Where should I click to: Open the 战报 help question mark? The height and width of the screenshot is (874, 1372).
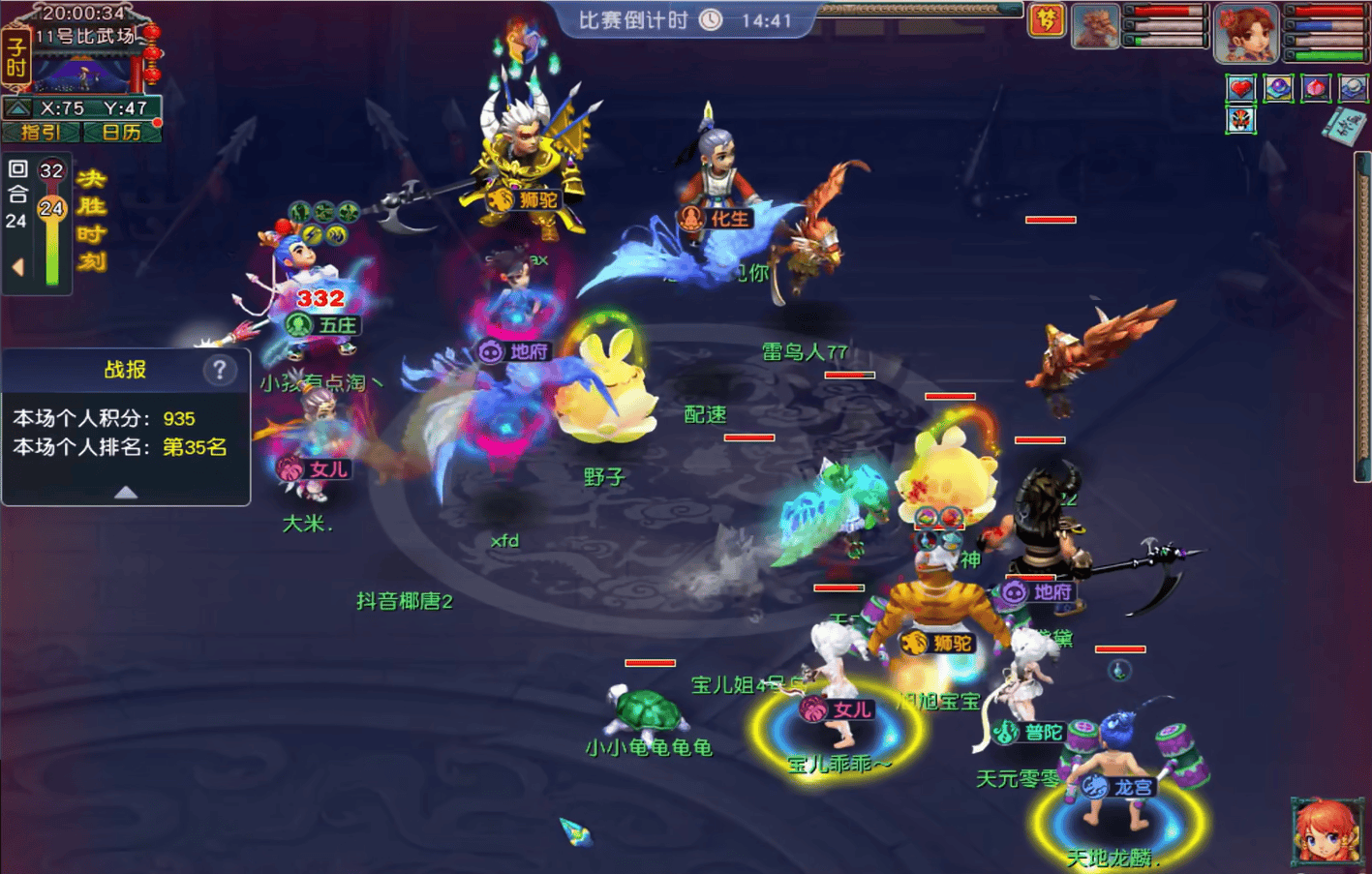click(x=220, y=369)
